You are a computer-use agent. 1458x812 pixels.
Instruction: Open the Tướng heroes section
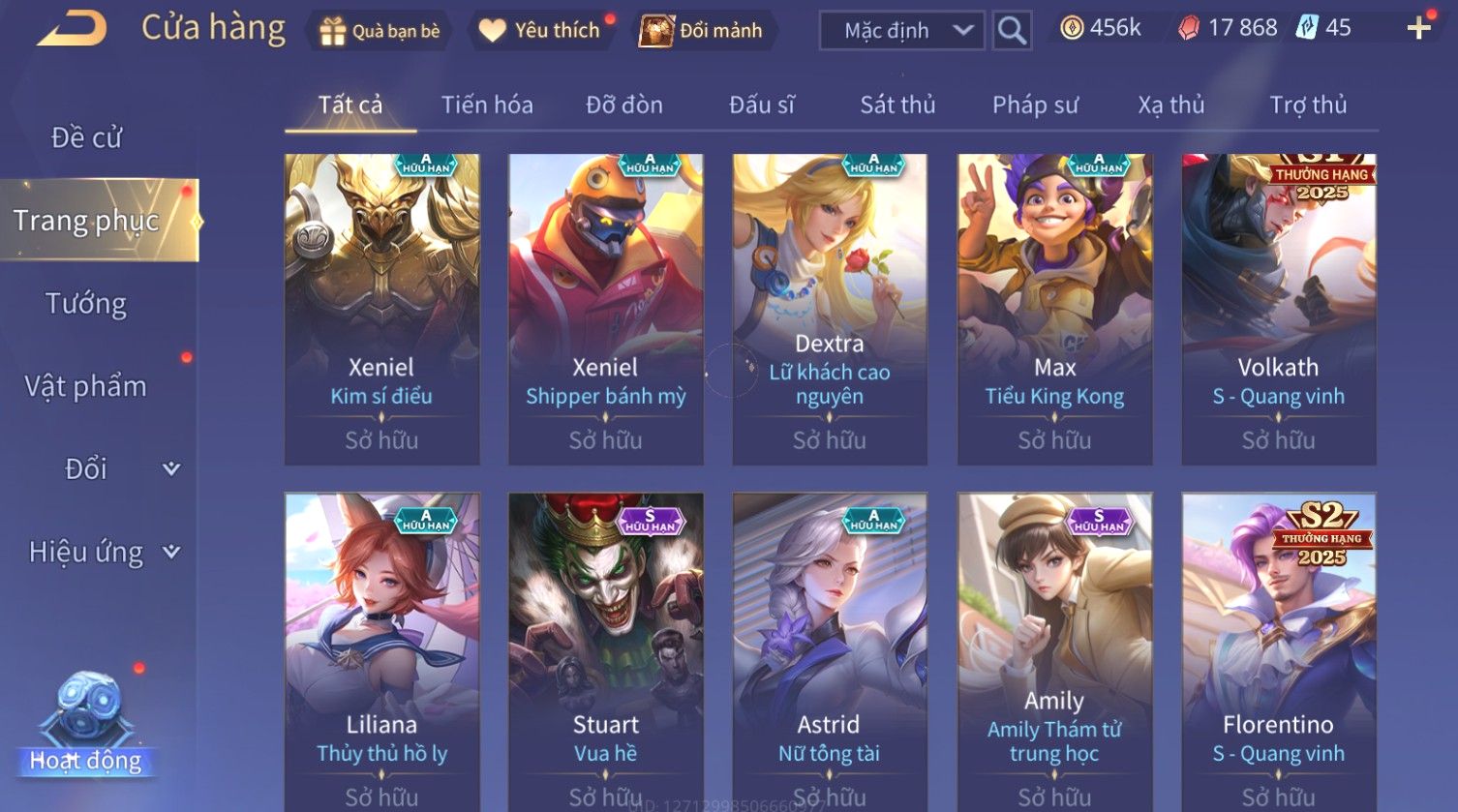tap(86, 304)
